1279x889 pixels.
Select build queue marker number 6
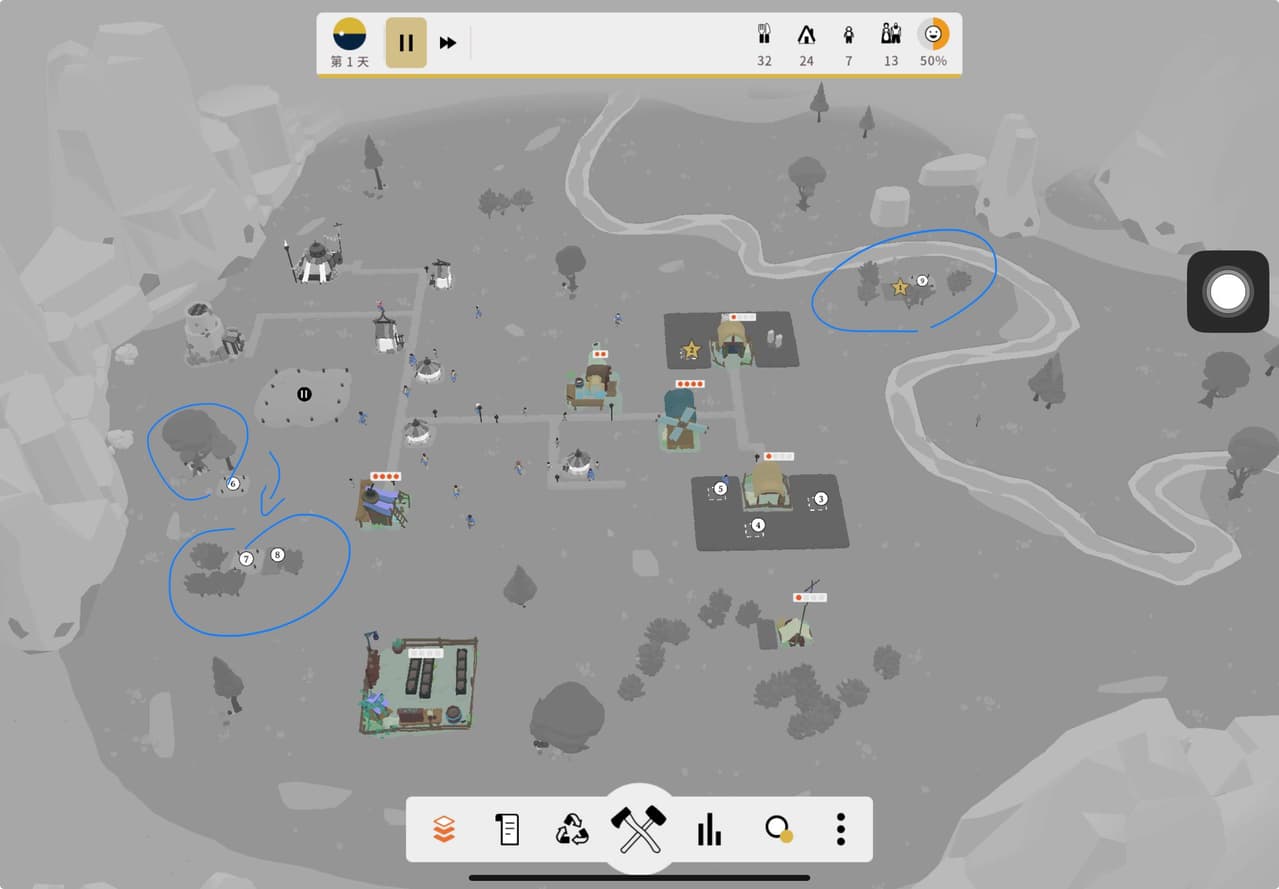point(233,484)
